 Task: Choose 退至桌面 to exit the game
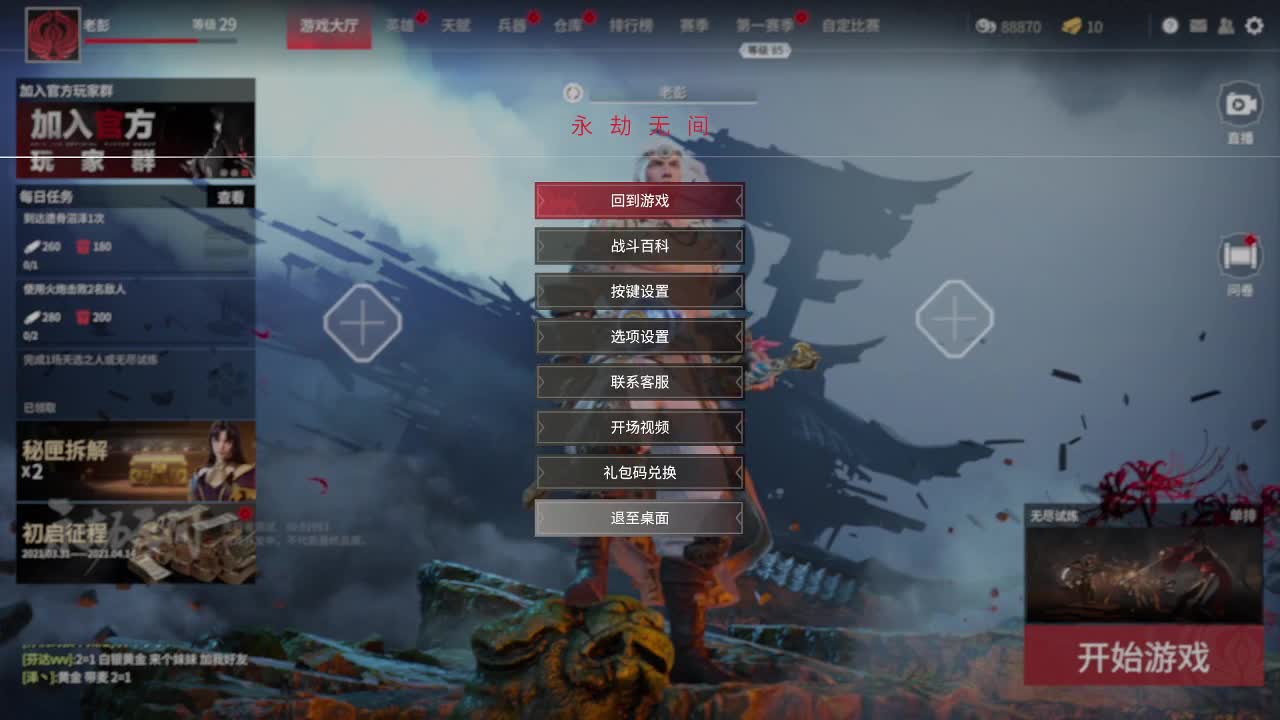640,518
